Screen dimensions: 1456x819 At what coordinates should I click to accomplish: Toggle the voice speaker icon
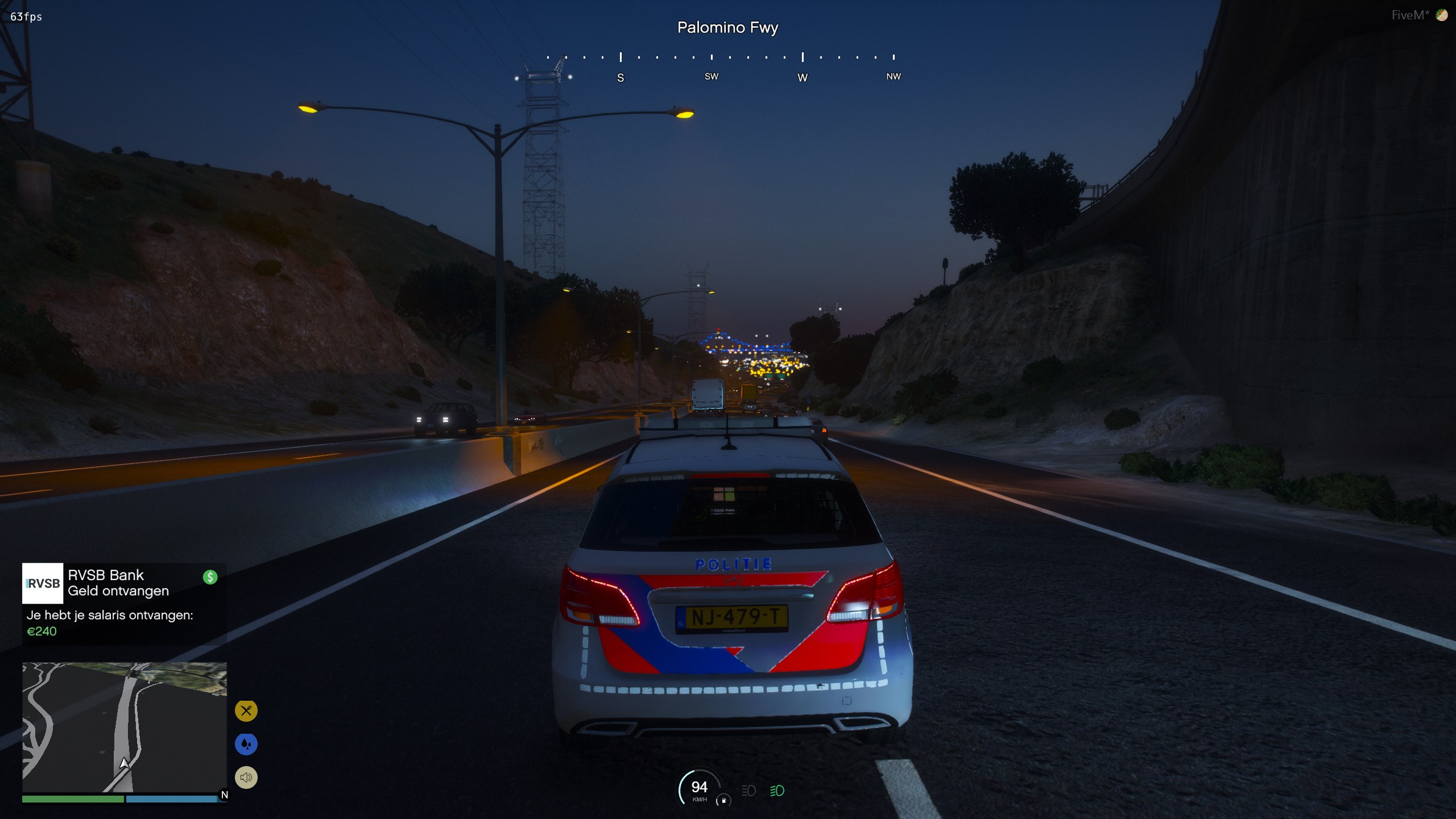point(246,777)
